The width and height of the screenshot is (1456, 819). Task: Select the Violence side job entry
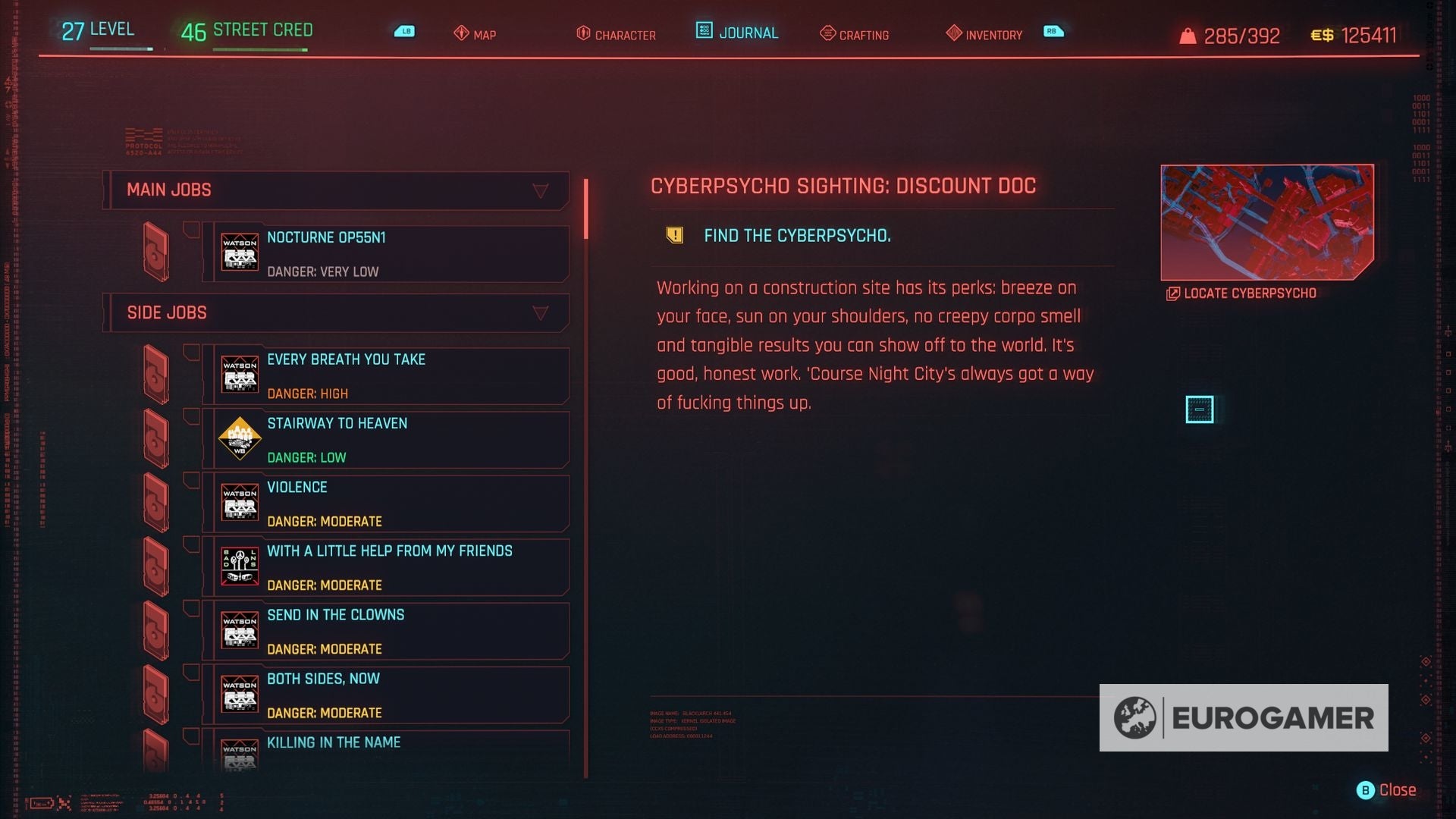click(387, 503)
